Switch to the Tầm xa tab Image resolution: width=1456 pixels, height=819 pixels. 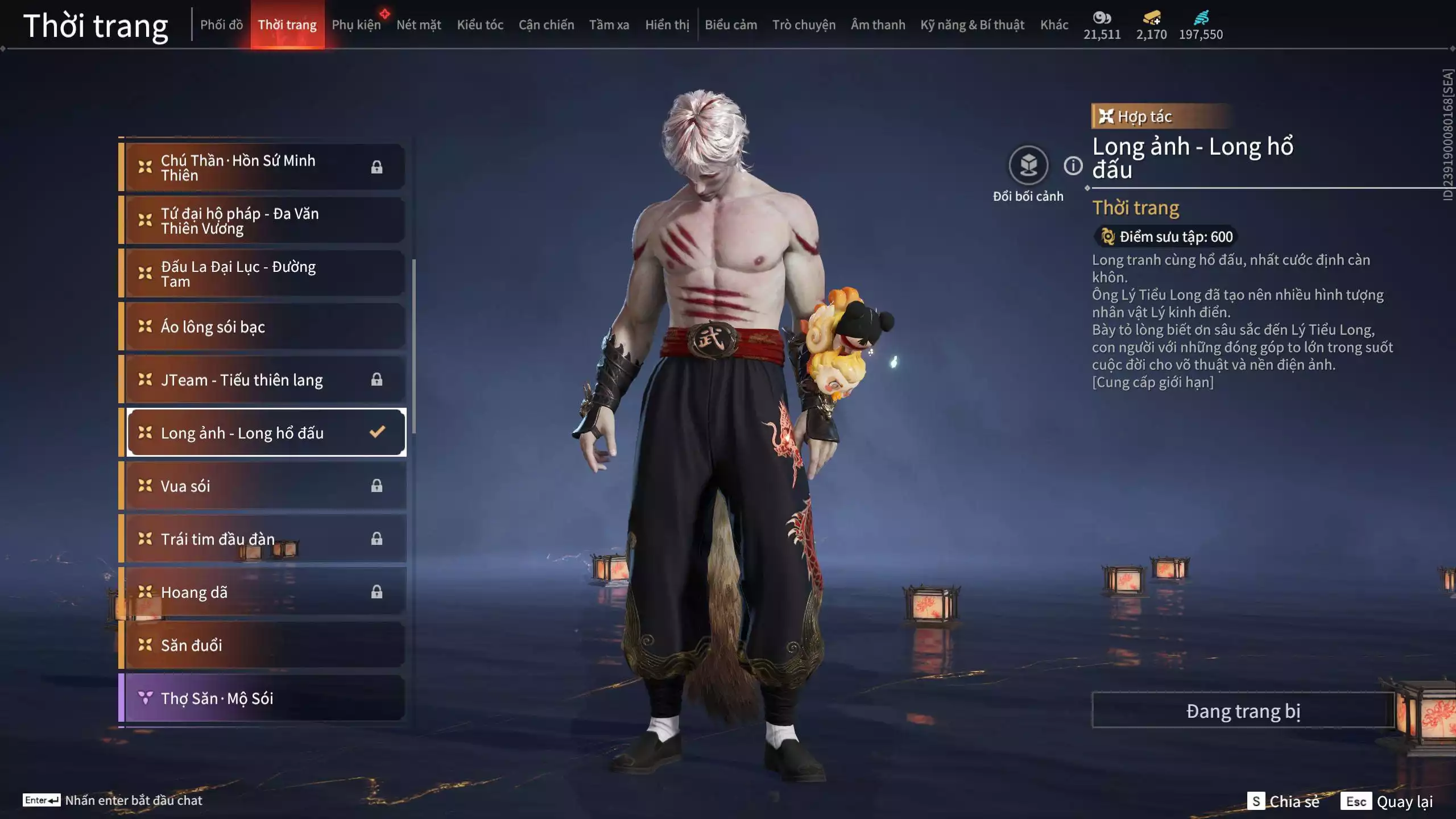tap(609, 25)
